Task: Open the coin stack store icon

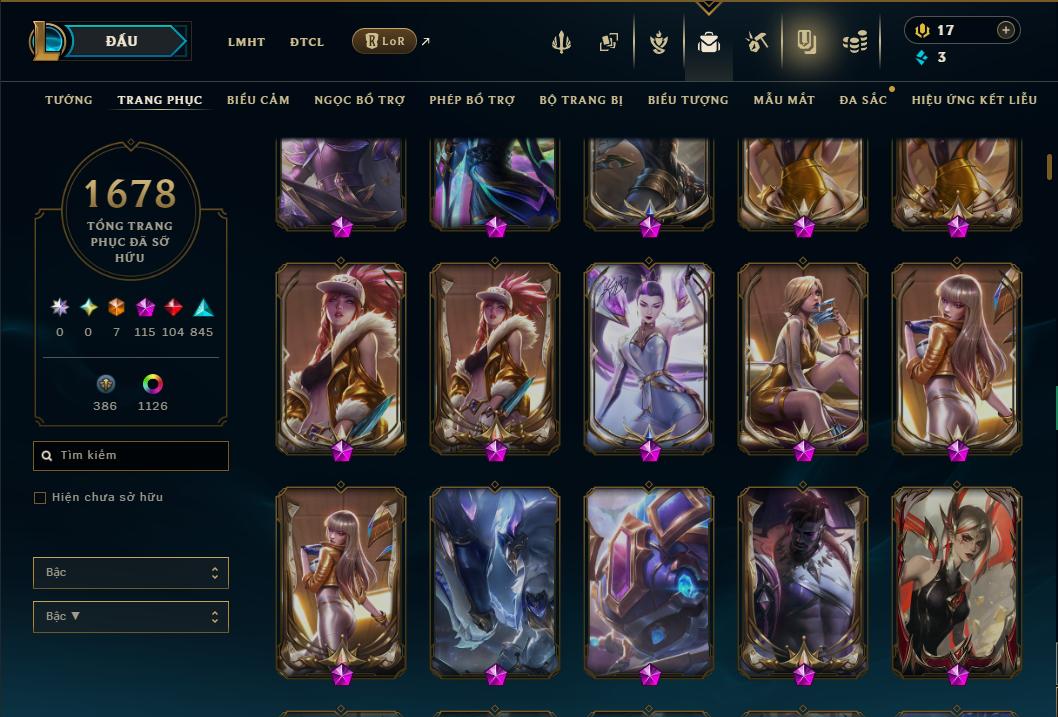Action: [854, 42]
